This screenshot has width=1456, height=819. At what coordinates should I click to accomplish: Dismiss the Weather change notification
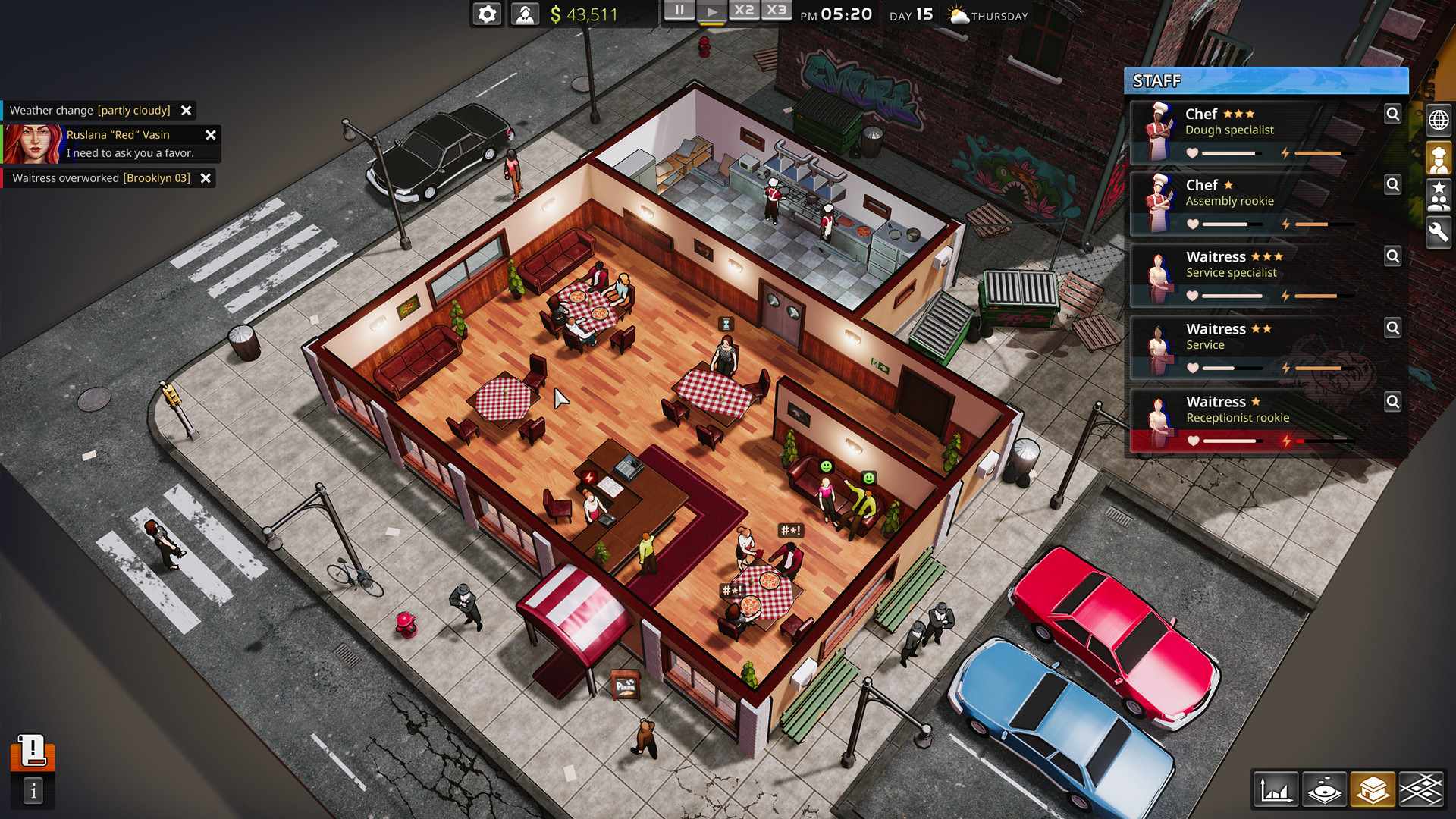coord(187,110)
